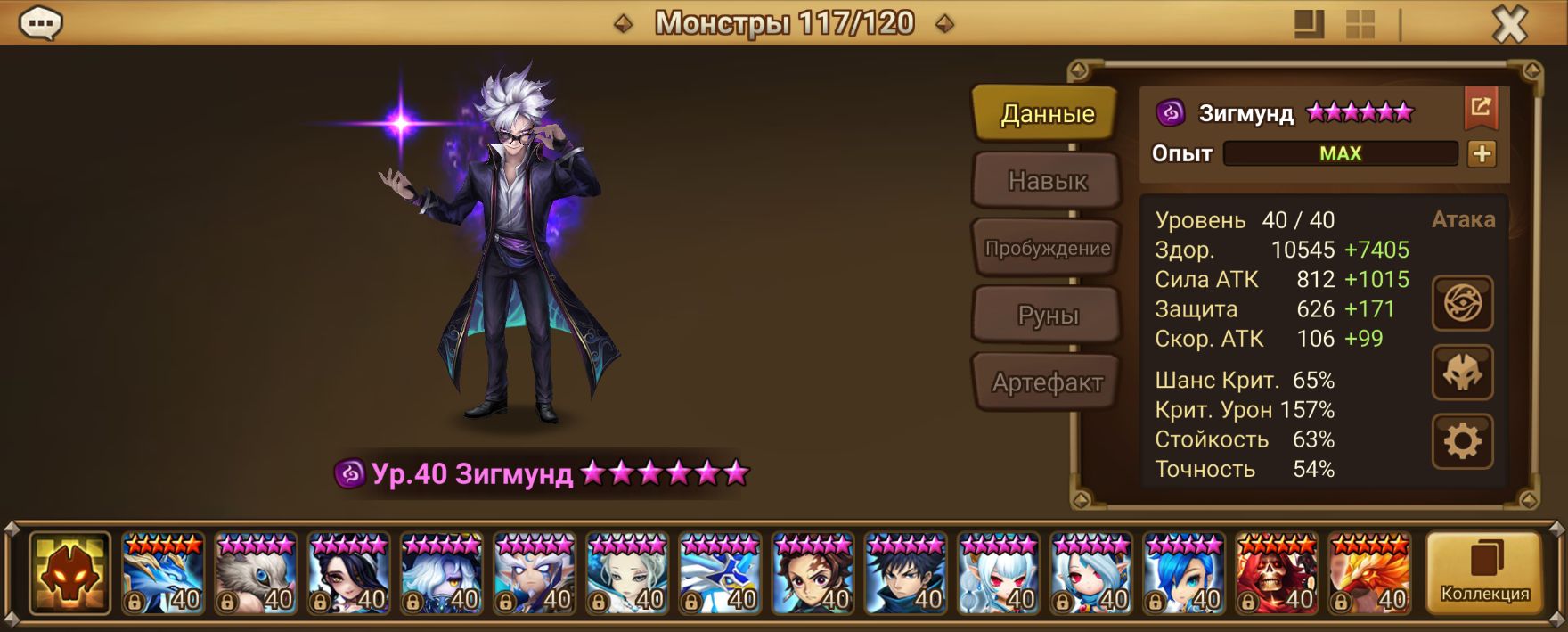The width and height of the screenshot is (1568, 632).
Task: Share Зигмунд using the red share icon
Action: tap(1481, 108)
